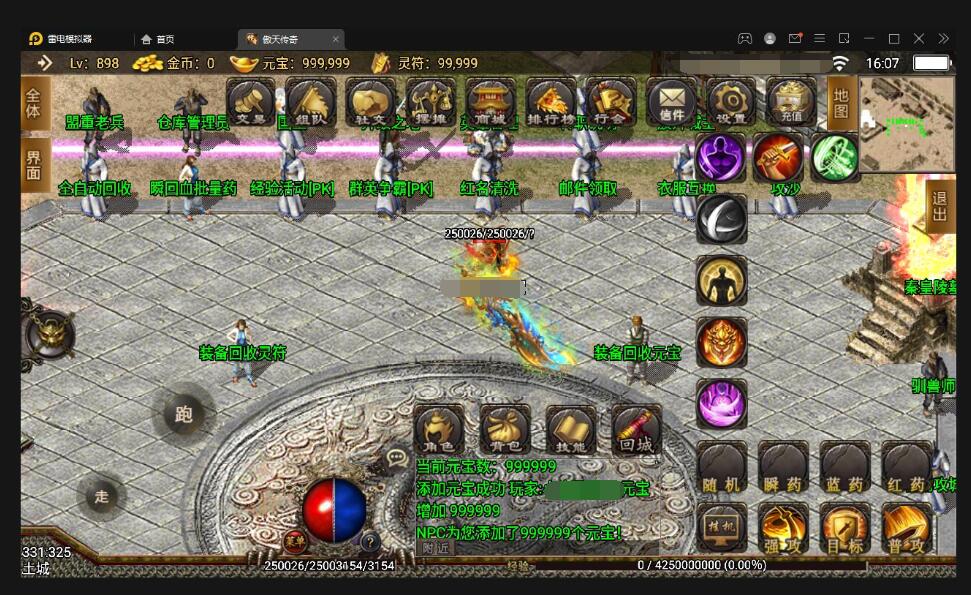The image size is (971, 595).
Task: Click the 退出 exit tab
Action: tap(940, 208)
